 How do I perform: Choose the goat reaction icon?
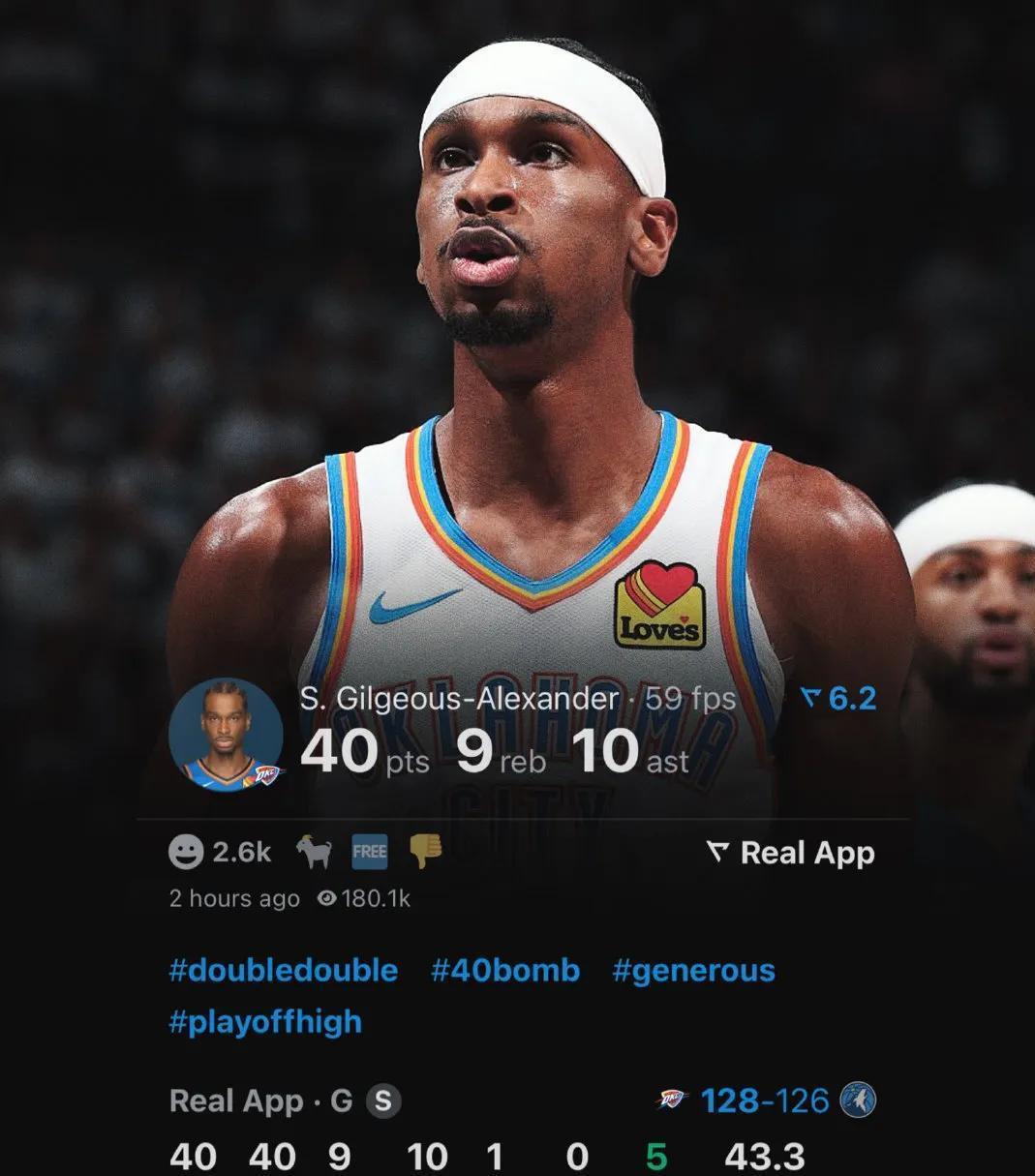(314, 852)
